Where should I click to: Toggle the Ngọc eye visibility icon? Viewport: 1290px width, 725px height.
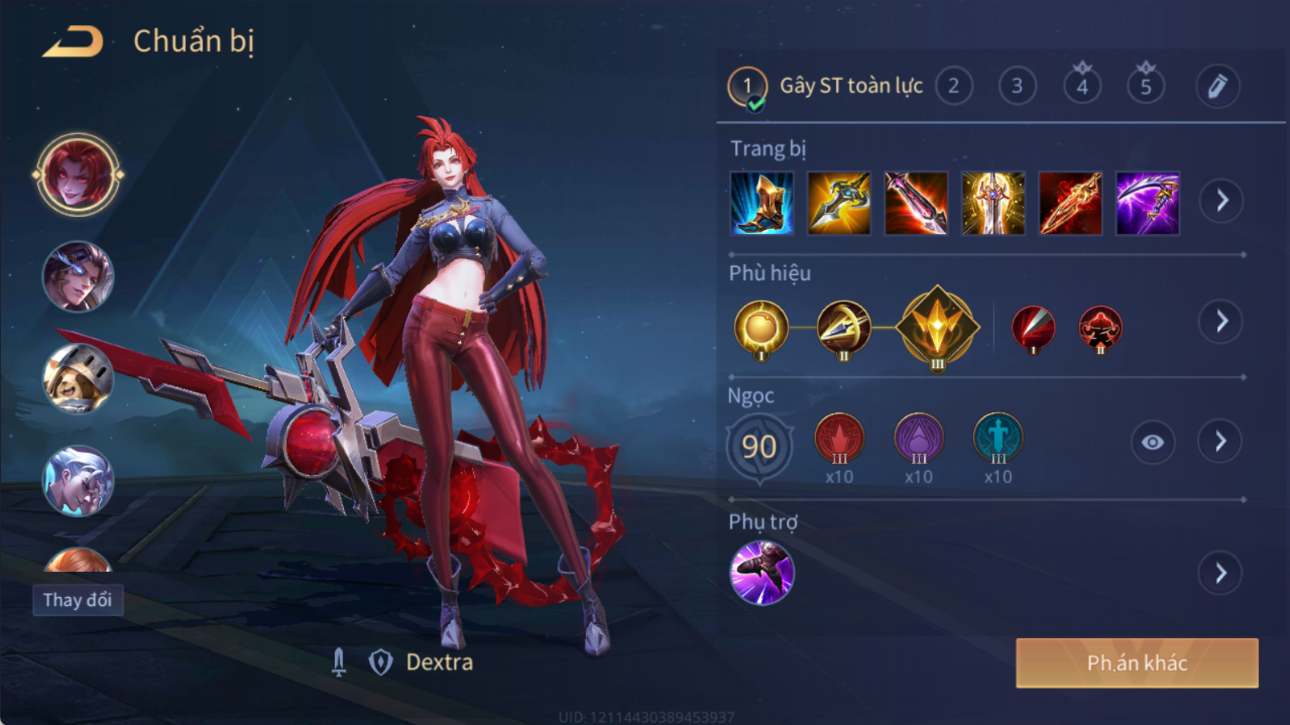(1152, 442)
